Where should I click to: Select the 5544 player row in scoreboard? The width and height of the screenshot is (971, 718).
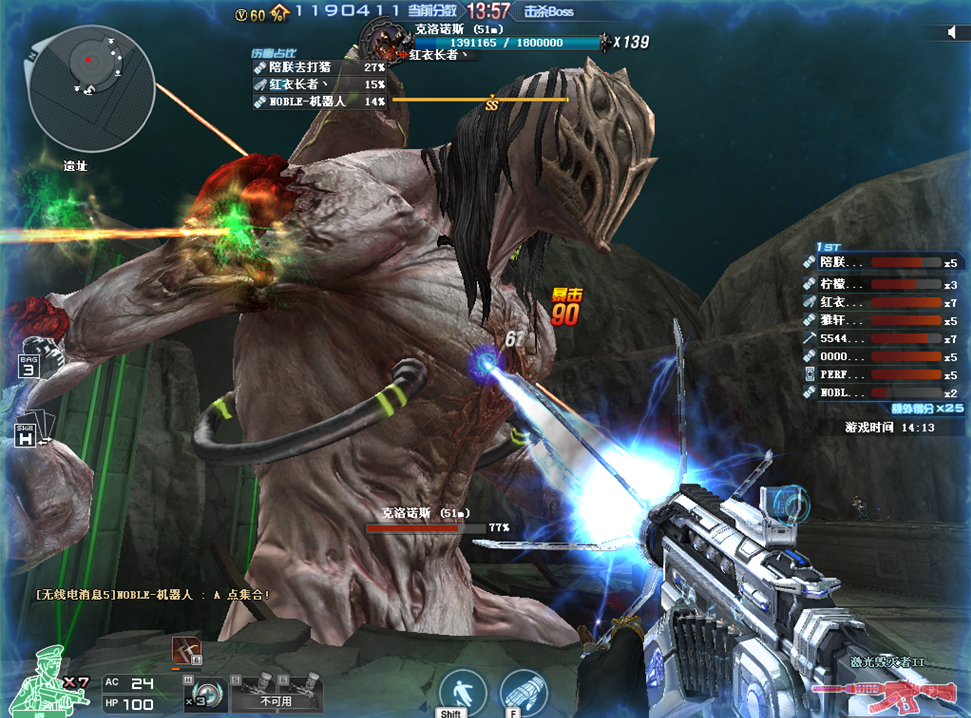click(x=880, y=339)
